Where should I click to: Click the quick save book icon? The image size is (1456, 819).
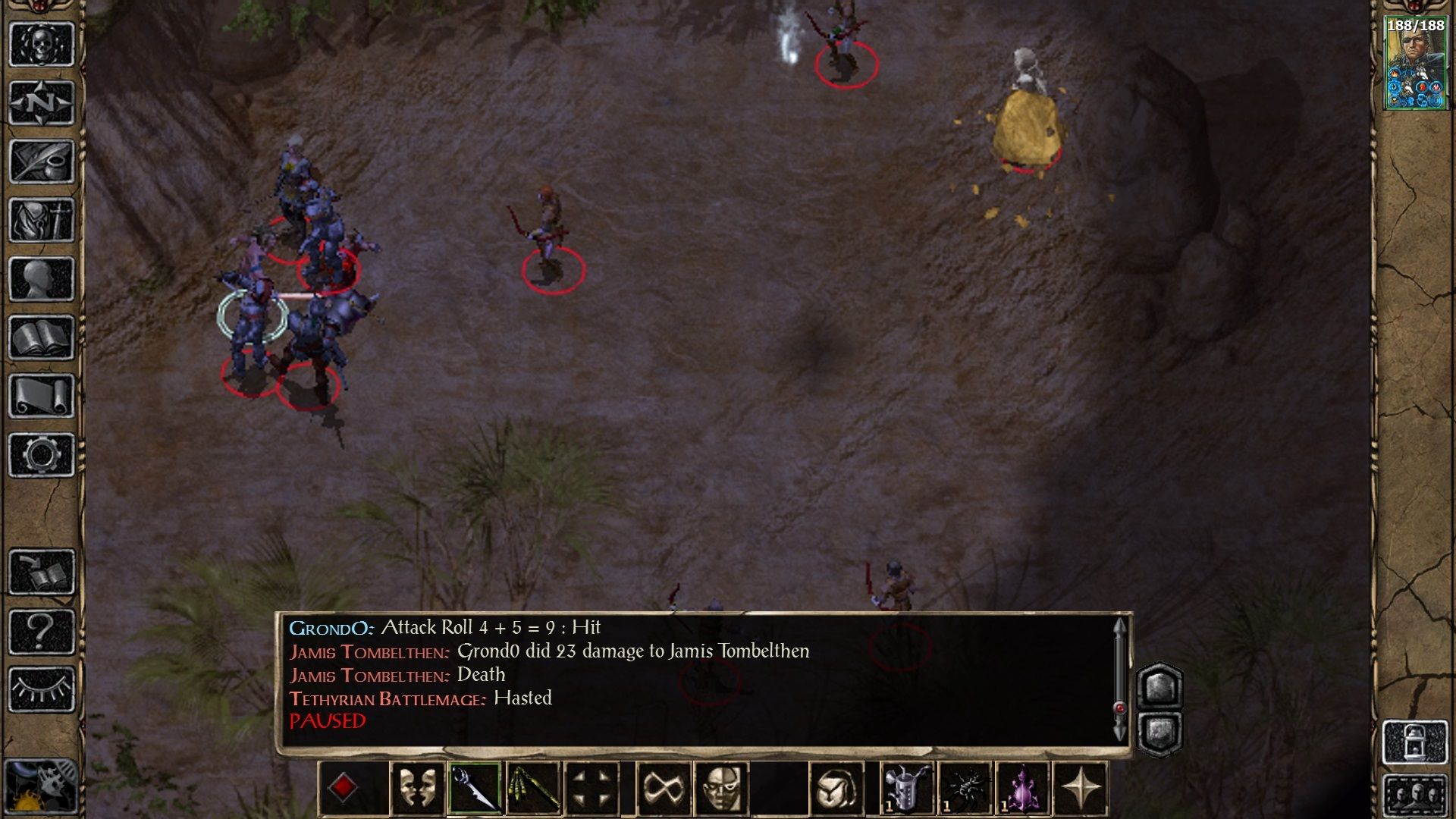(x=42, y=573)
